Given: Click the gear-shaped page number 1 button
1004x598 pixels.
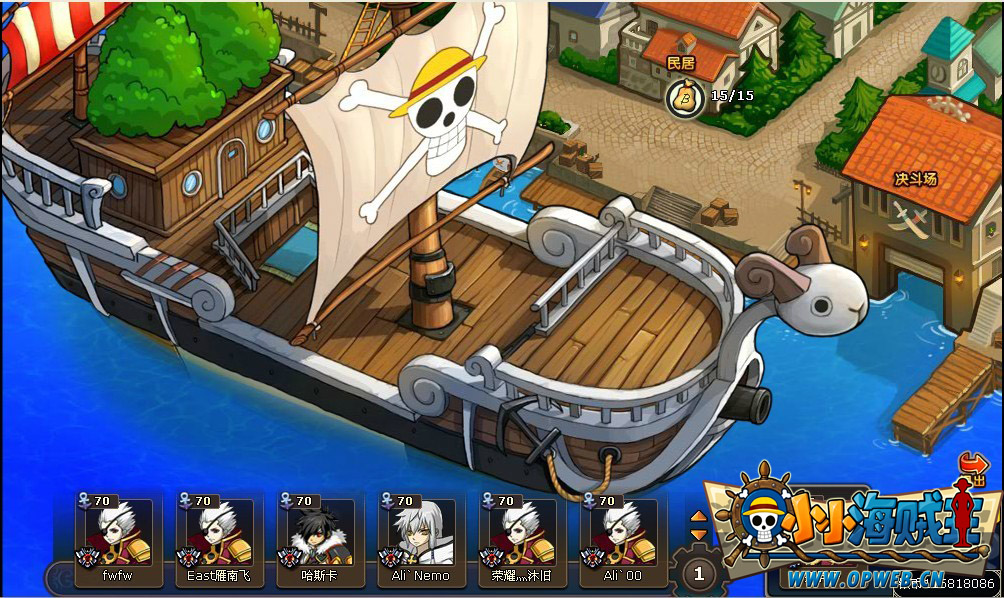Looking at the screenshot, I should click(699, 573).
